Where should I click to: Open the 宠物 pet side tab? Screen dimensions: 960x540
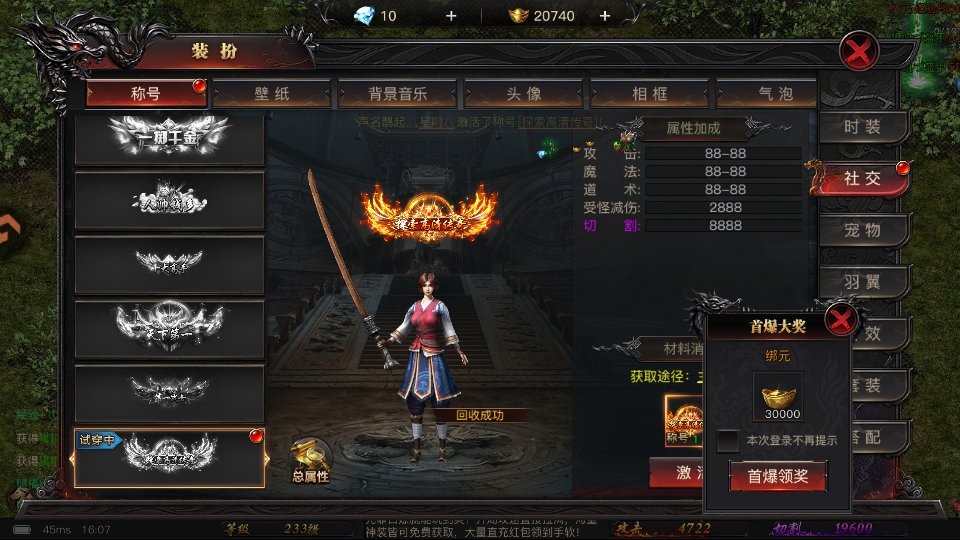coord(862,230)
